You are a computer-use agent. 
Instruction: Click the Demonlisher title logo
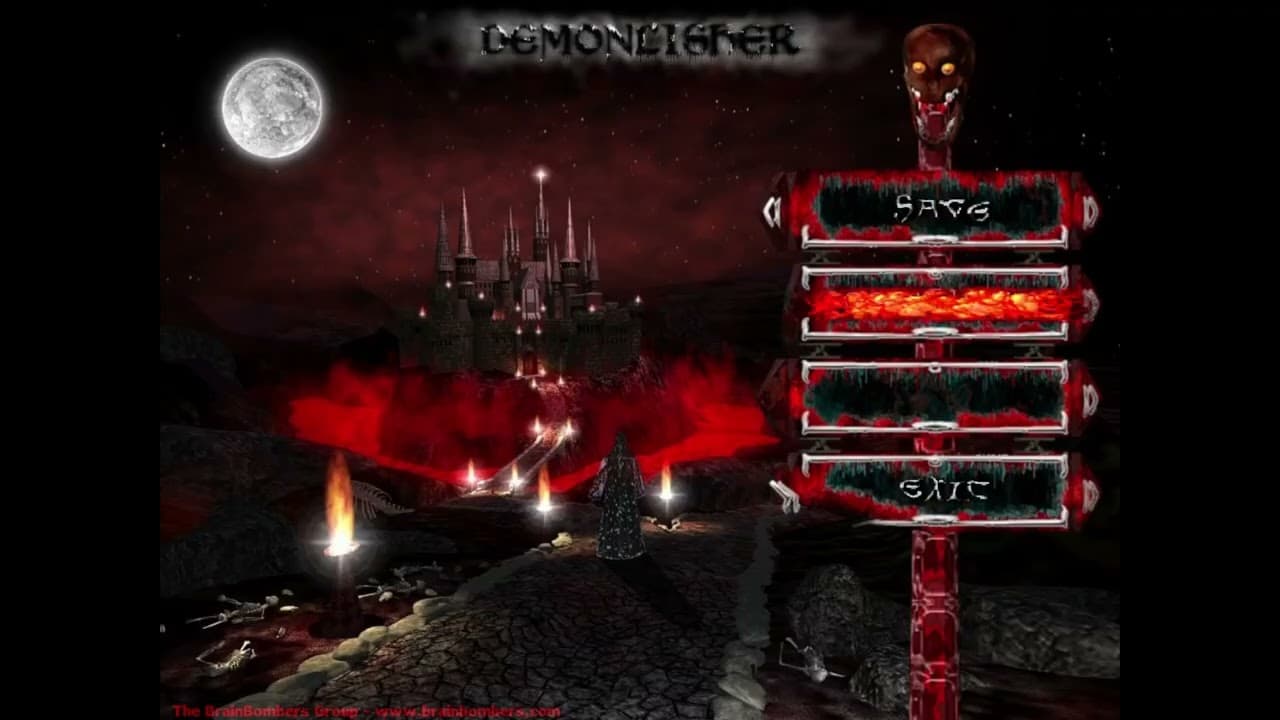pyautogui.click(x=640, y=40)
